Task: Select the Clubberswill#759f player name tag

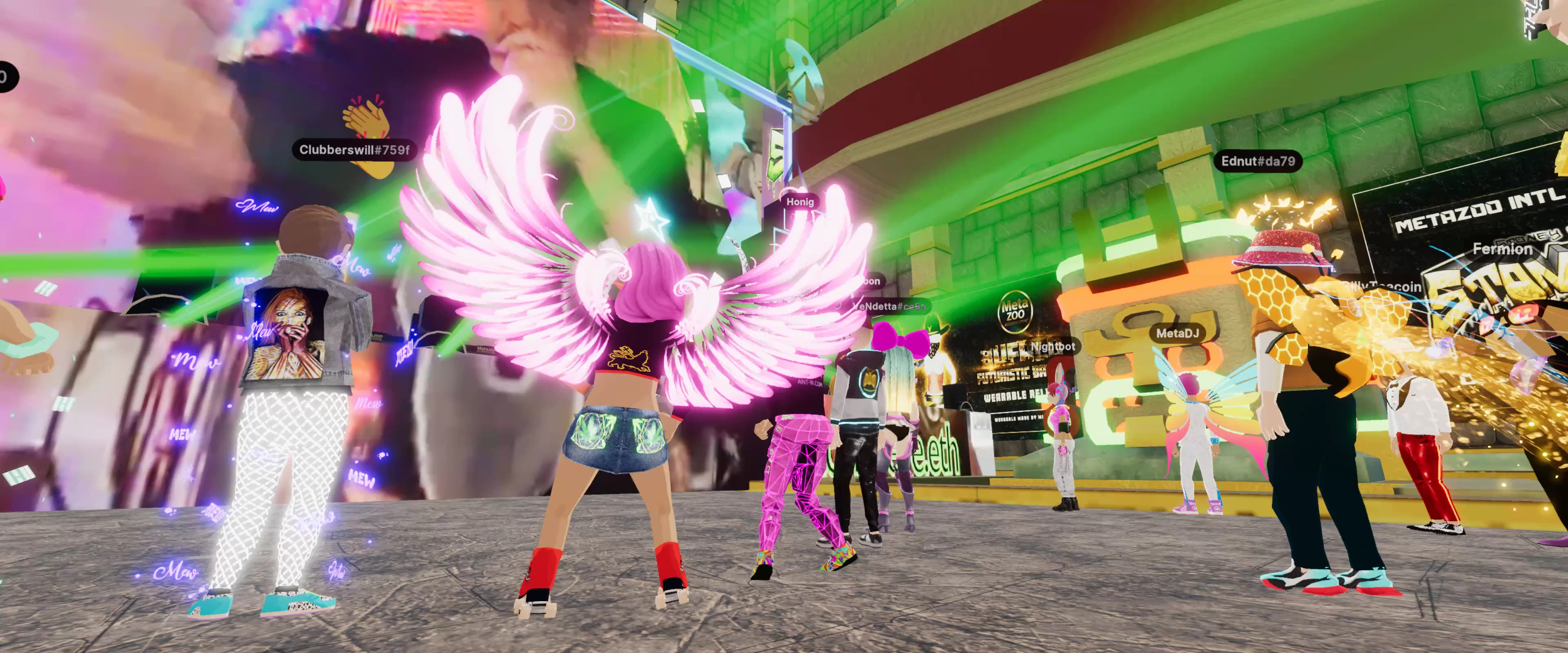Action: coord(354,150)
